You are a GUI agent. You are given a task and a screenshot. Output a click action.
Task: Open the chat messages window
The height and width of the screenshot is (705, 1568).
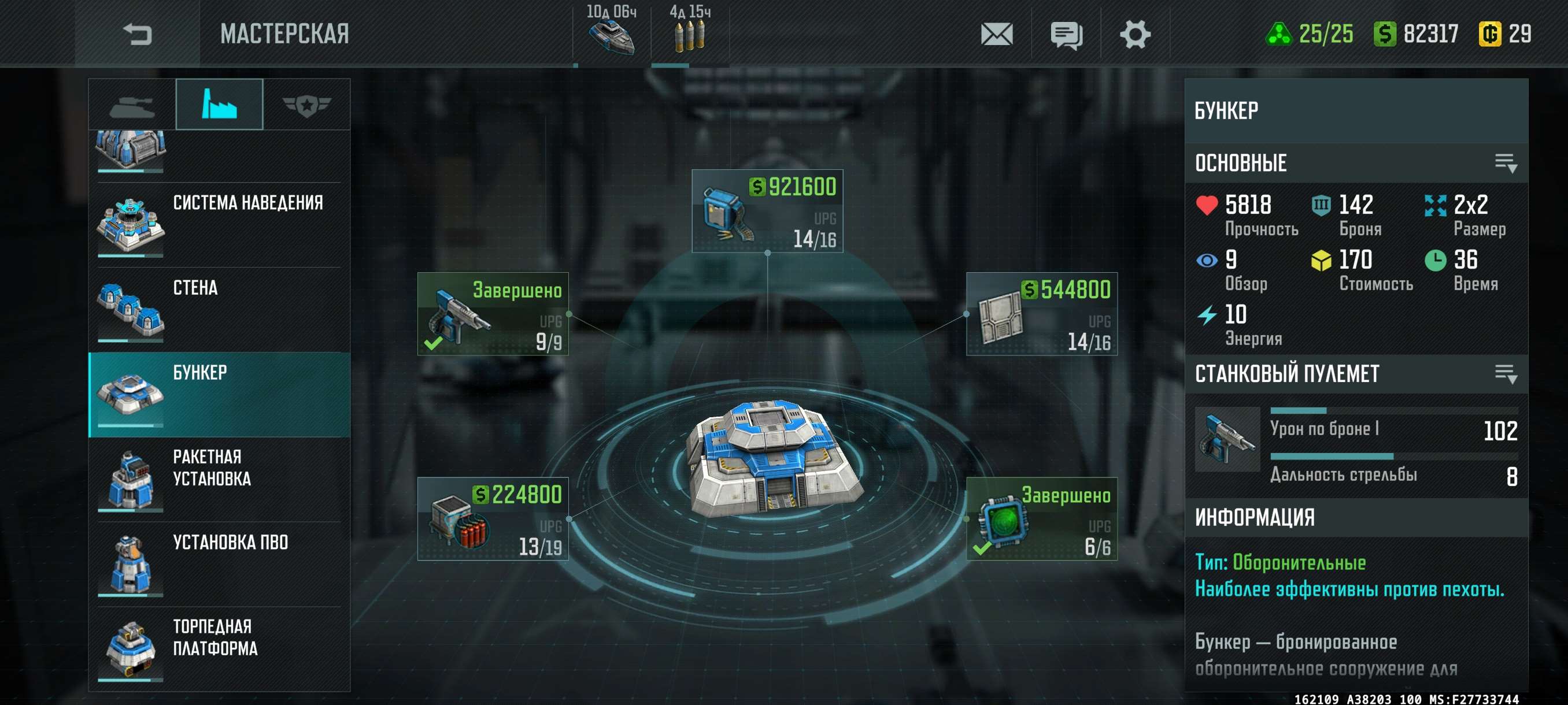[1066, 34]
